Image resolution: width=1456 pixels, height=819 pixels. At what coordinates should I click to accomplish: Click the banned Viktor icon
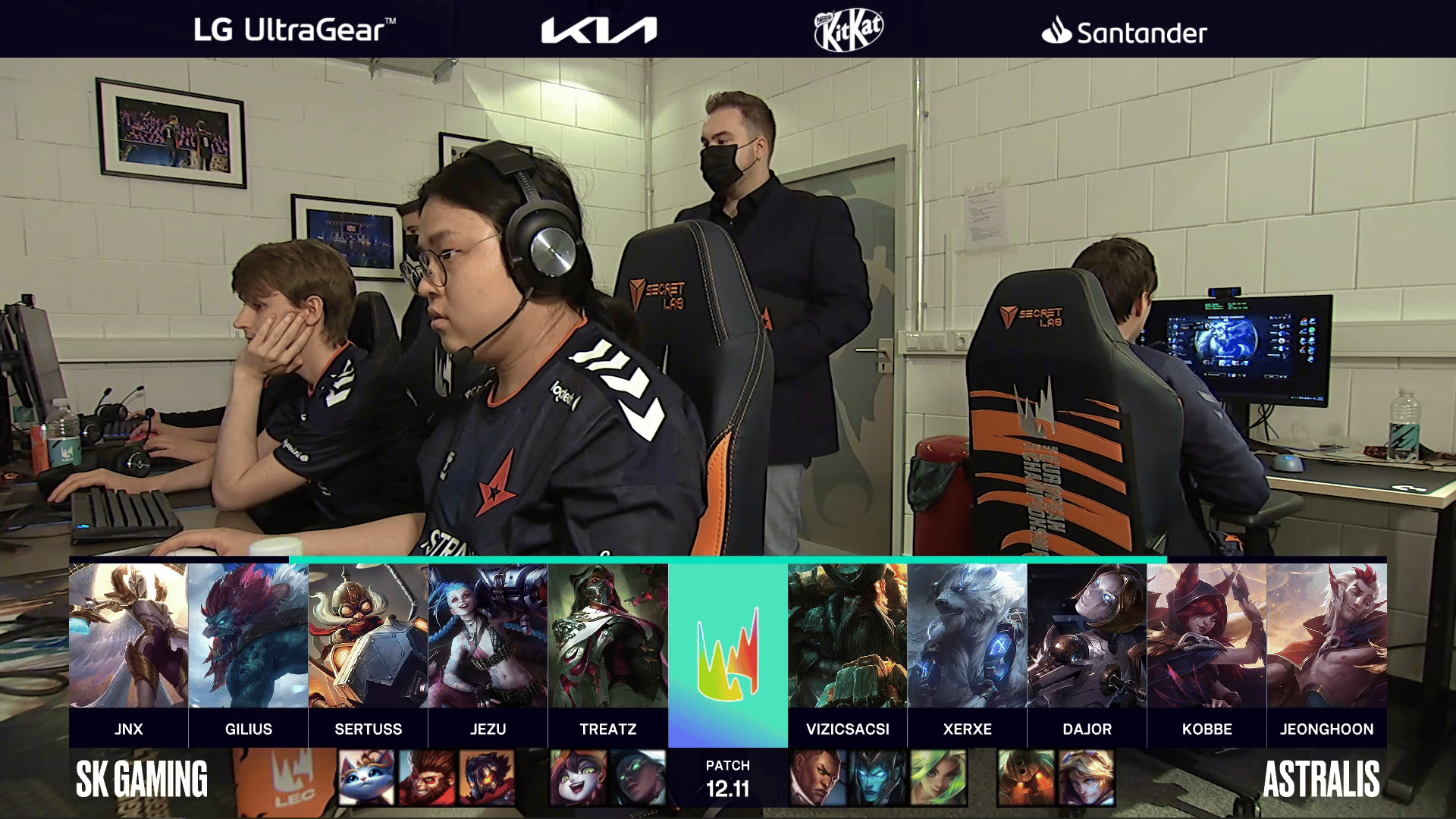click(x=487, y=777)
